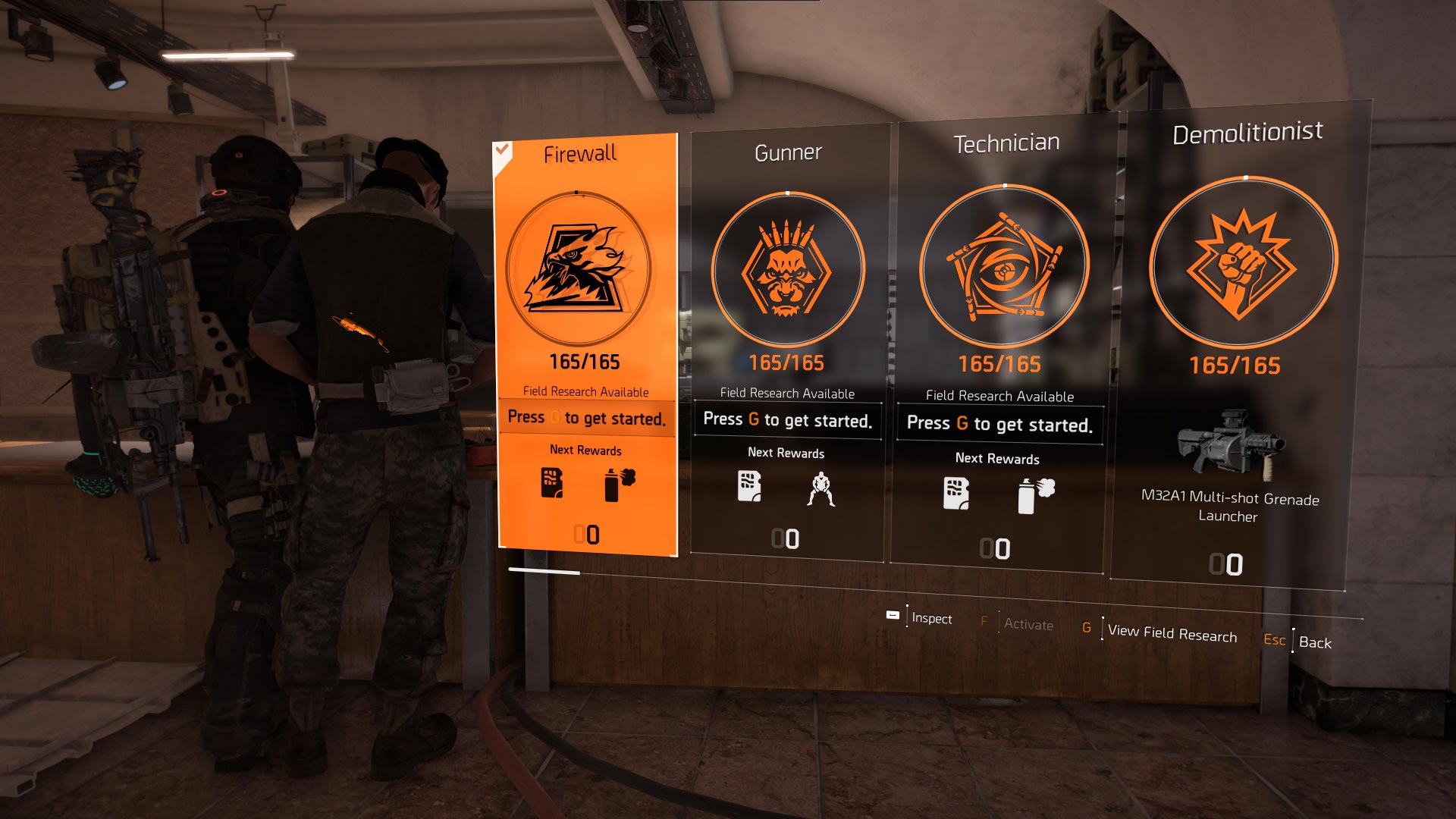The image size is (1456, 819).
Task: Click the Firewall eagle emblem
Action: 579,268
